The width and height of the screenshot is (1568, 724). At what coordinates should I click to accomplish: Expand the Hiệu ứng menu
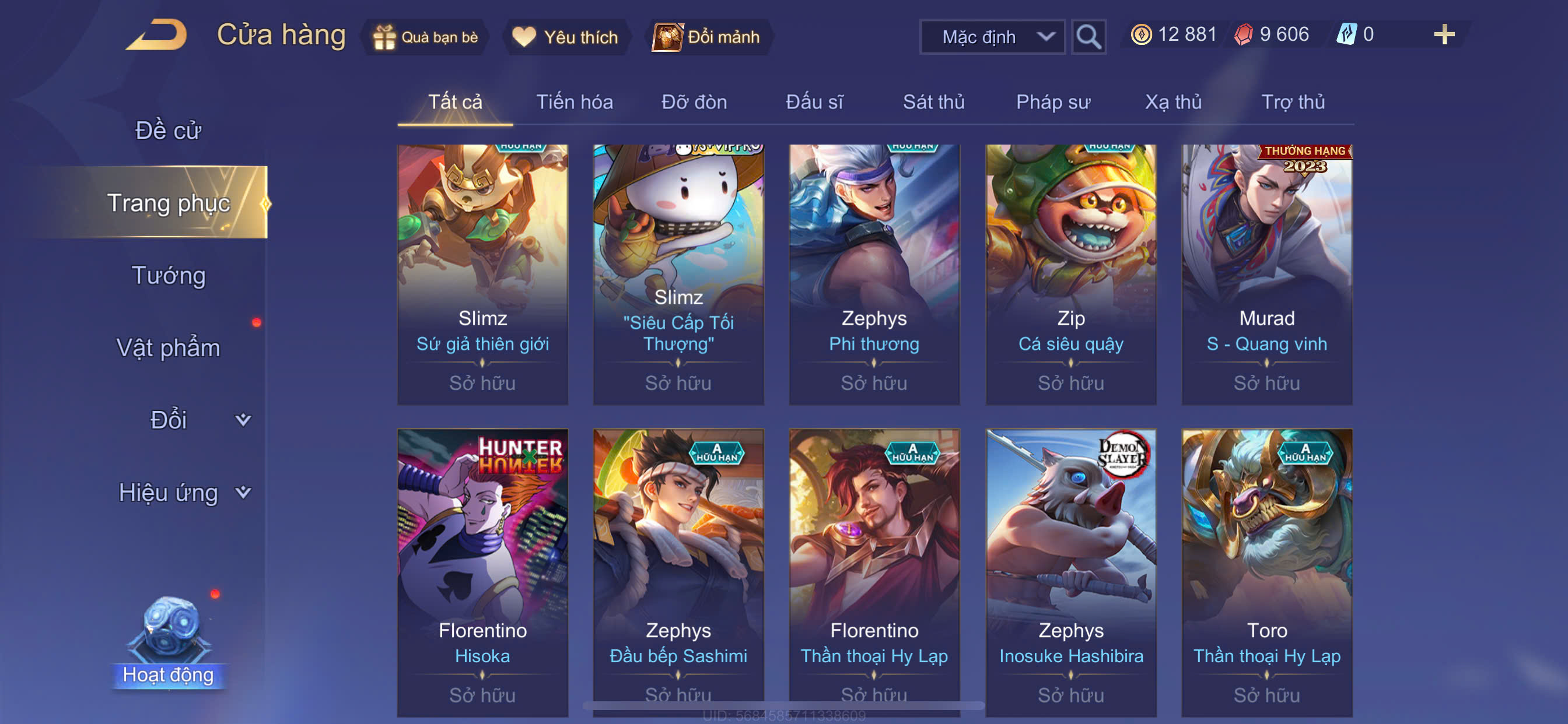(x=183, y=492)
